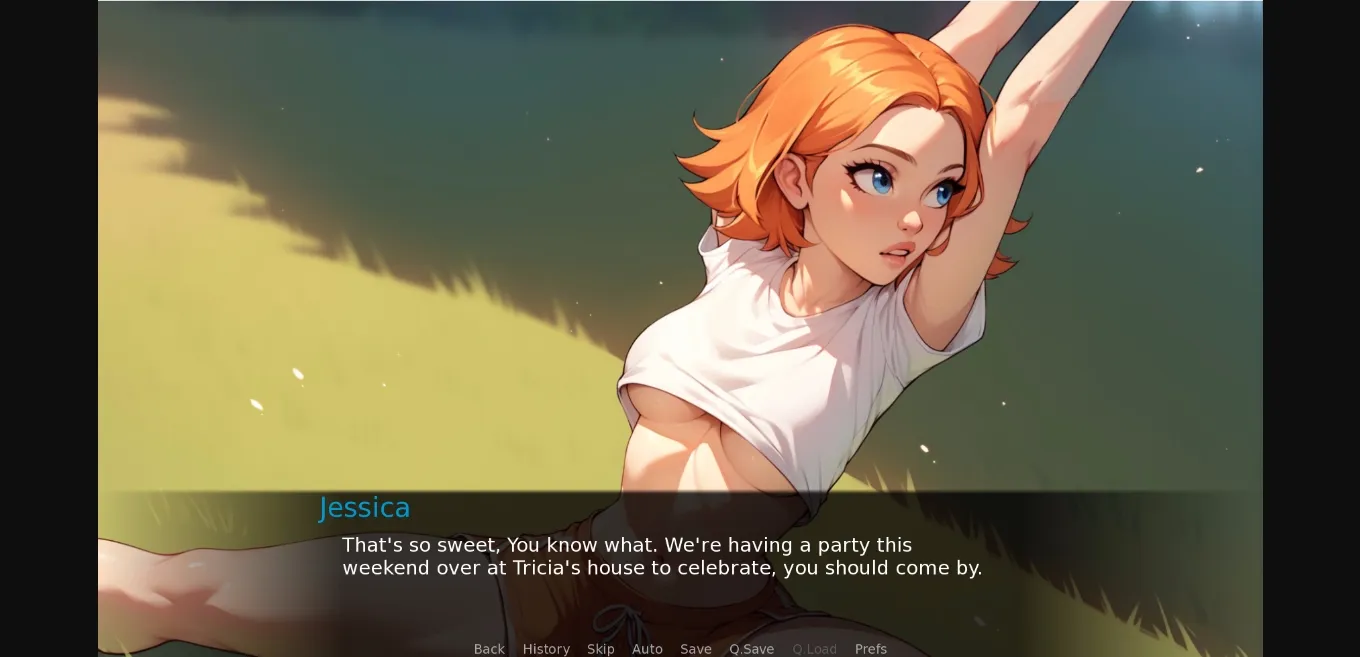
Task: Open the dialogue History log
Action: point(546,649)
